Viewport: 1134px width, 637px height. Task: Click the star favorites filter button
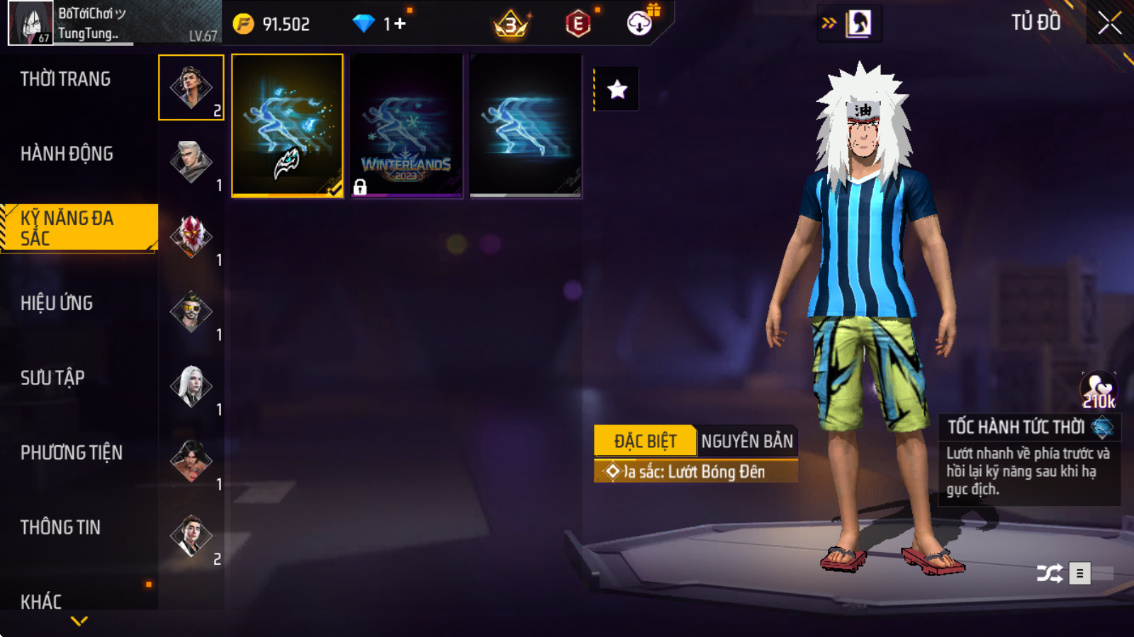point(617,90)
